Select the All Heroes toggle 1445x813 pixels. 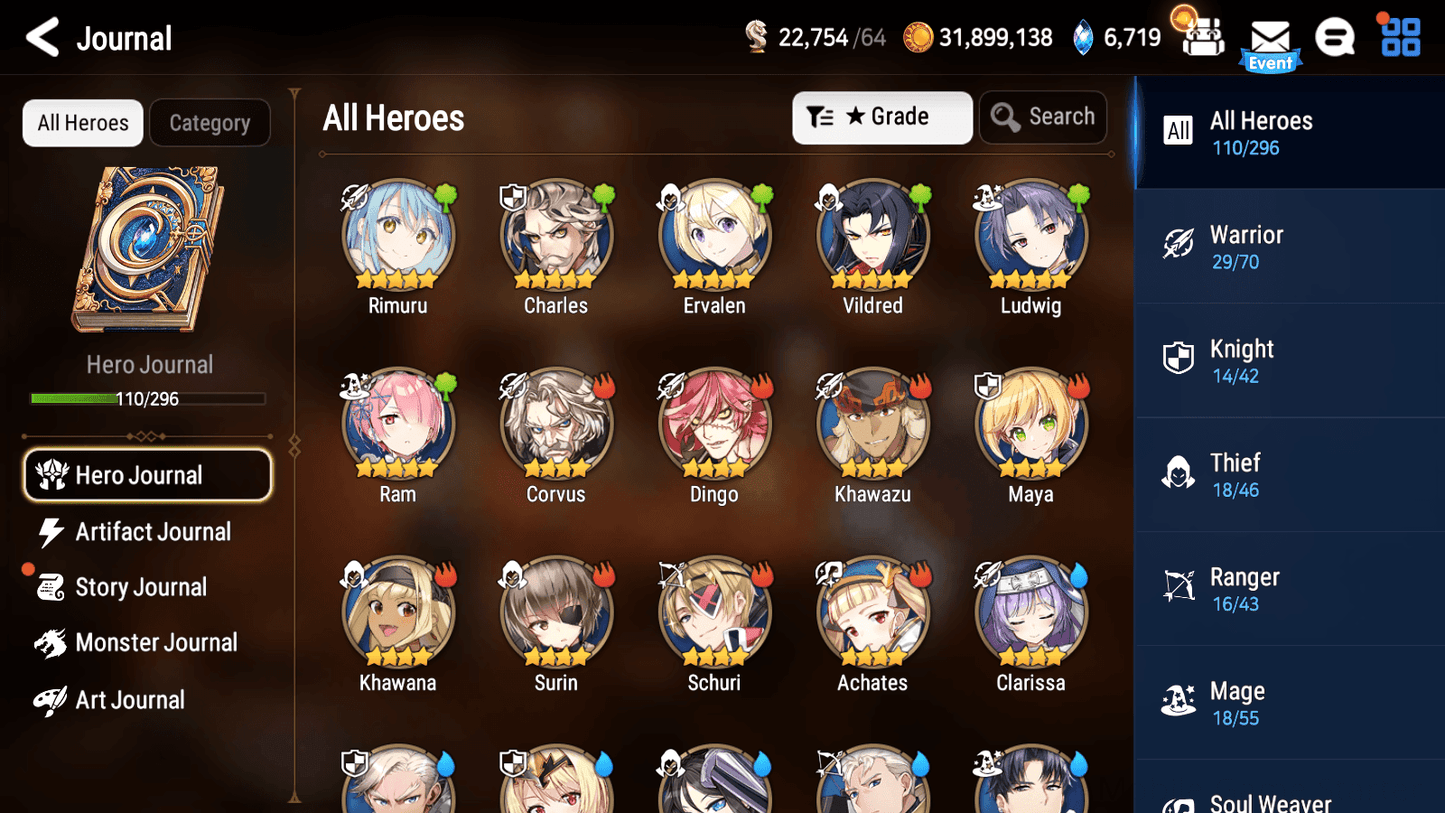pos(82,122)
